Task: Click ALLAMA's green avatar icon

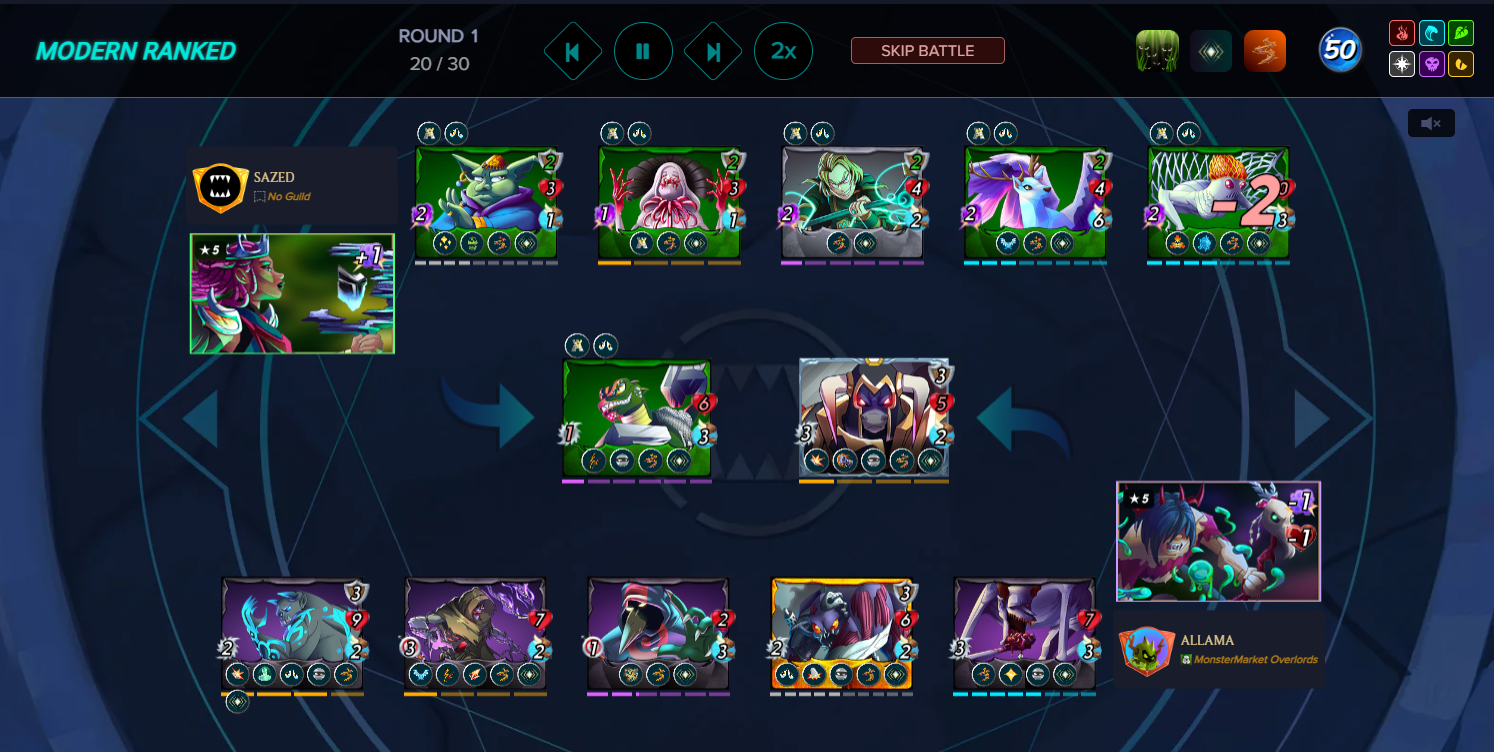Action: [1147, 649]
